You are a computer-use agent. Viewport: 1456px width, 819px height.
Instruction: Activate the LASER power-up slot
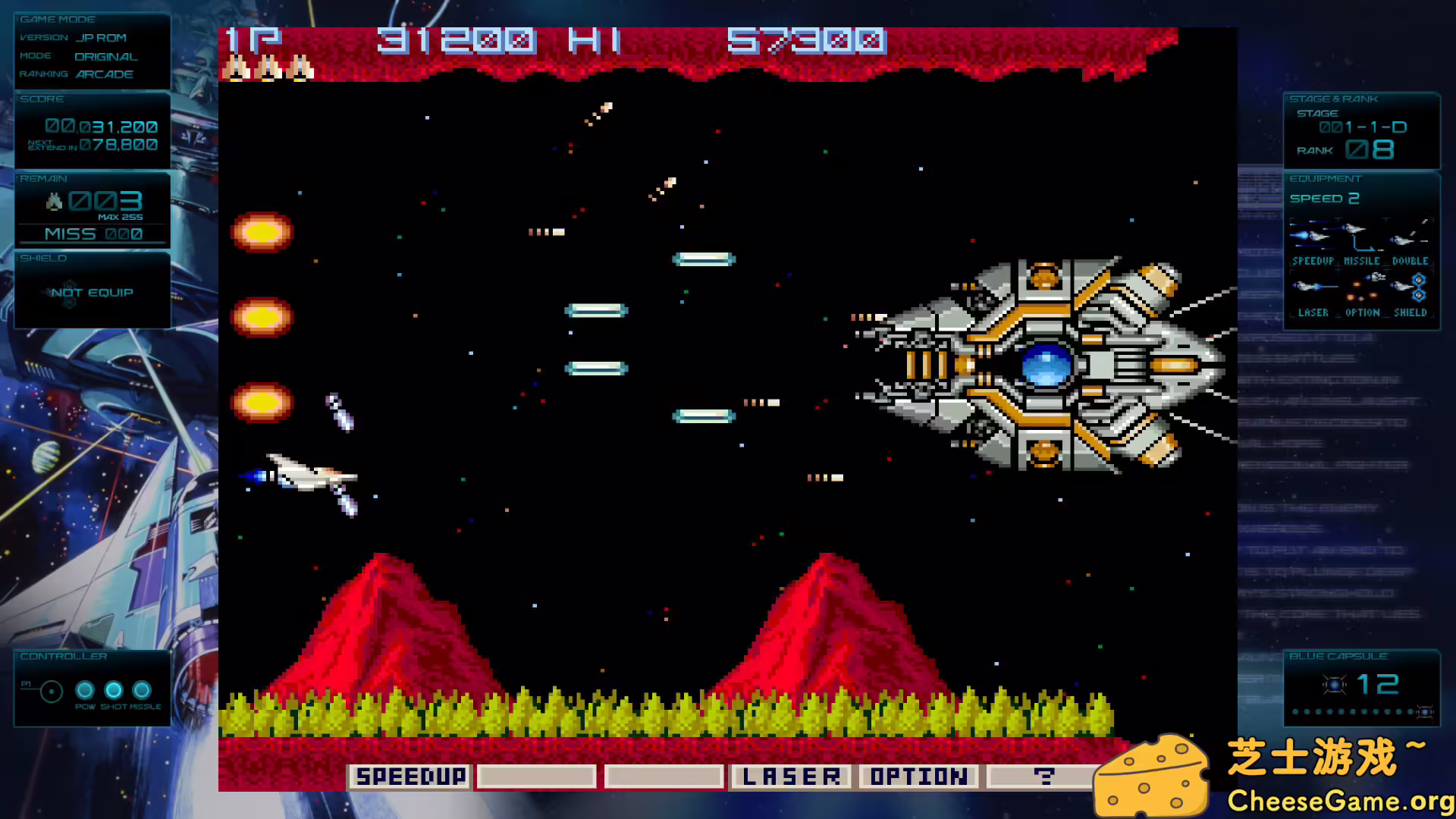click(x=790, y=776)
